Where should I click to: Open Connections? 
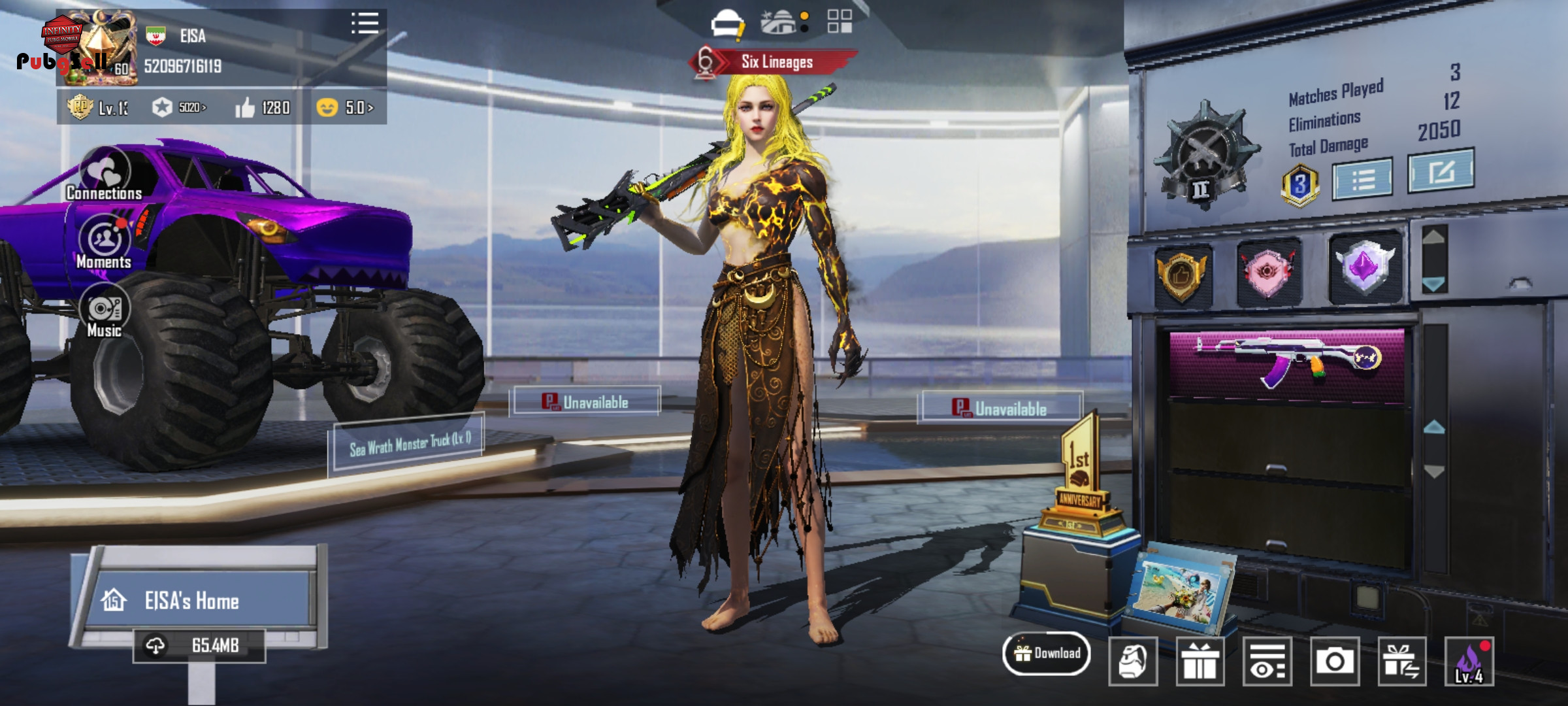pos(105,174)
